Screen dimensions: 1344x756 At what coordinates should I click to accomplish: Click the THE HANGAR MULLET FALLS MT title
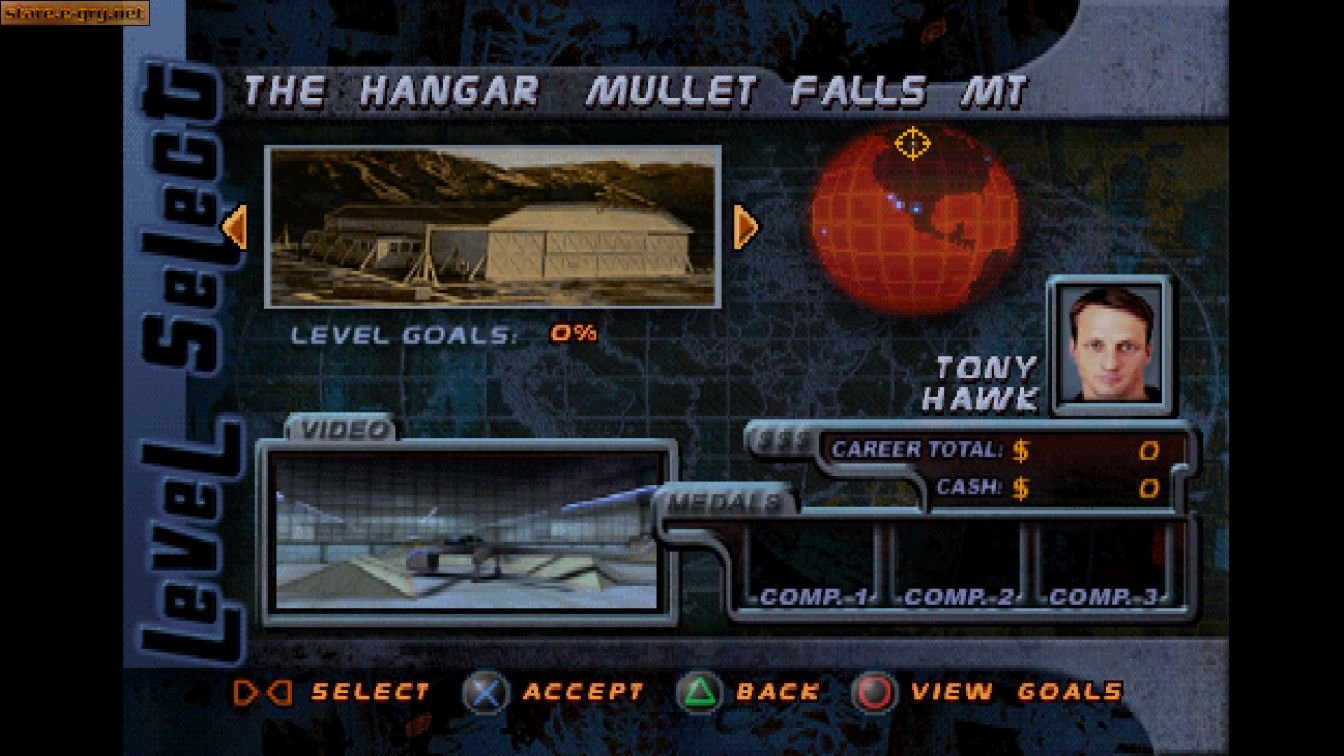[634, 90]
